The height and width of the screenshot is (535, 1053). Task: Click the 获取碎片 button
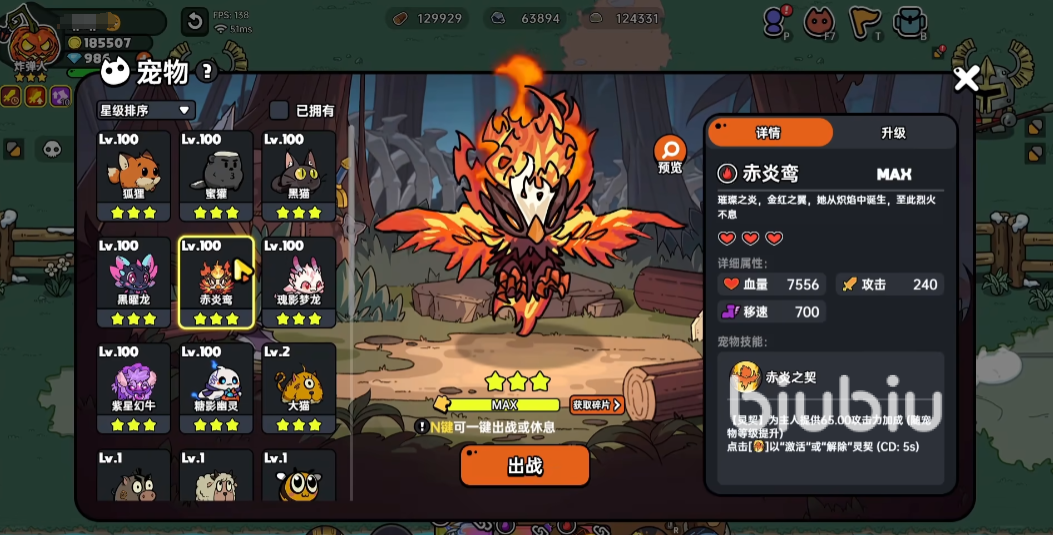pyautogui.click(x=597, y=405)
